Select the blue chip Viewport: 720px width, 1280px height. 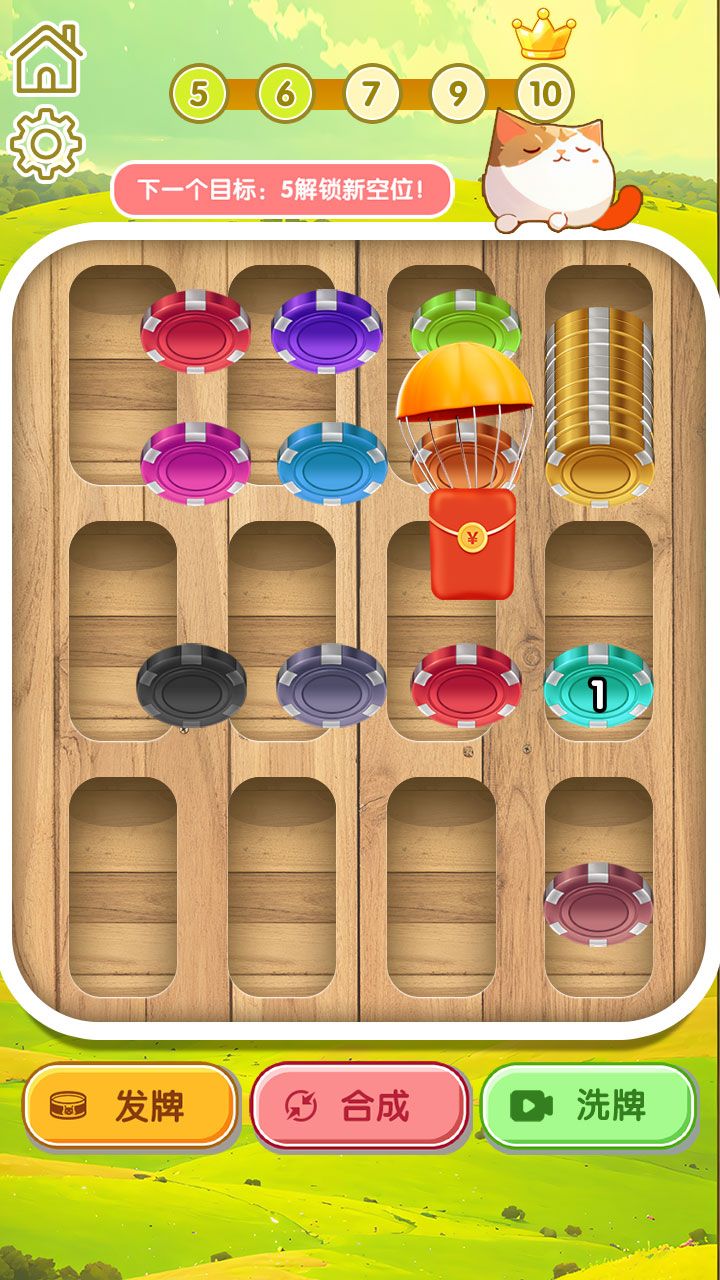(x=331, y=462)
